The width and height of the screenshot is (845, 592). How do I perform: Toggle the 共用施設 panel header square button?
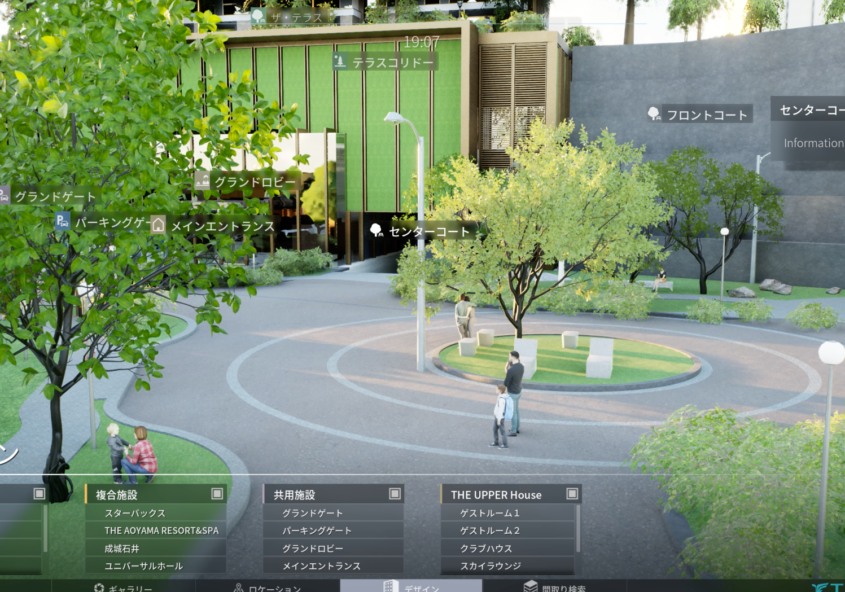click(x=395, y=494)
